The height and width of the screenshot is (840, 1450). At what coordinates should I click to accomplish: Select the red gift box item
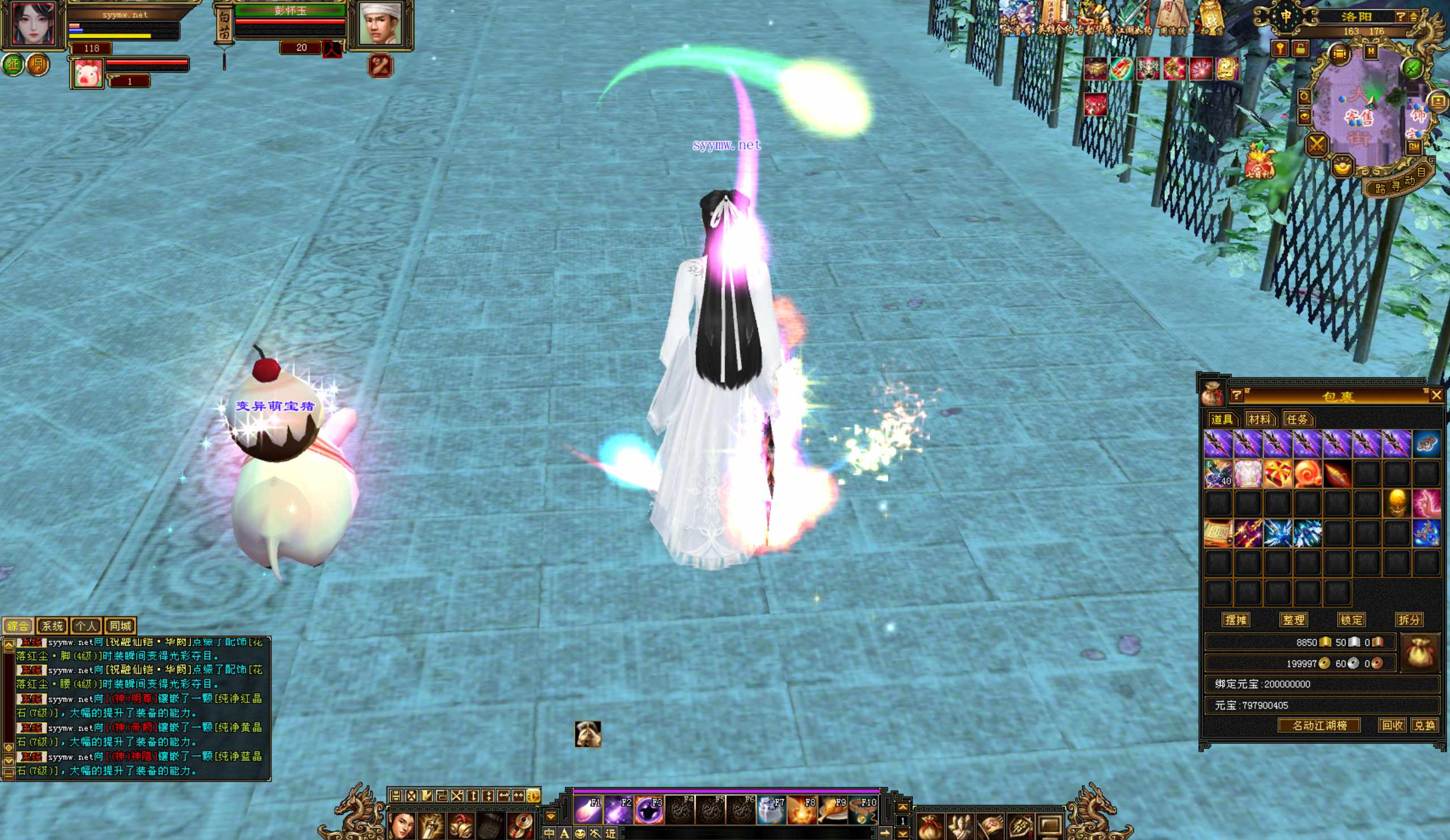pyautogui.click(x=1277, y=474)
